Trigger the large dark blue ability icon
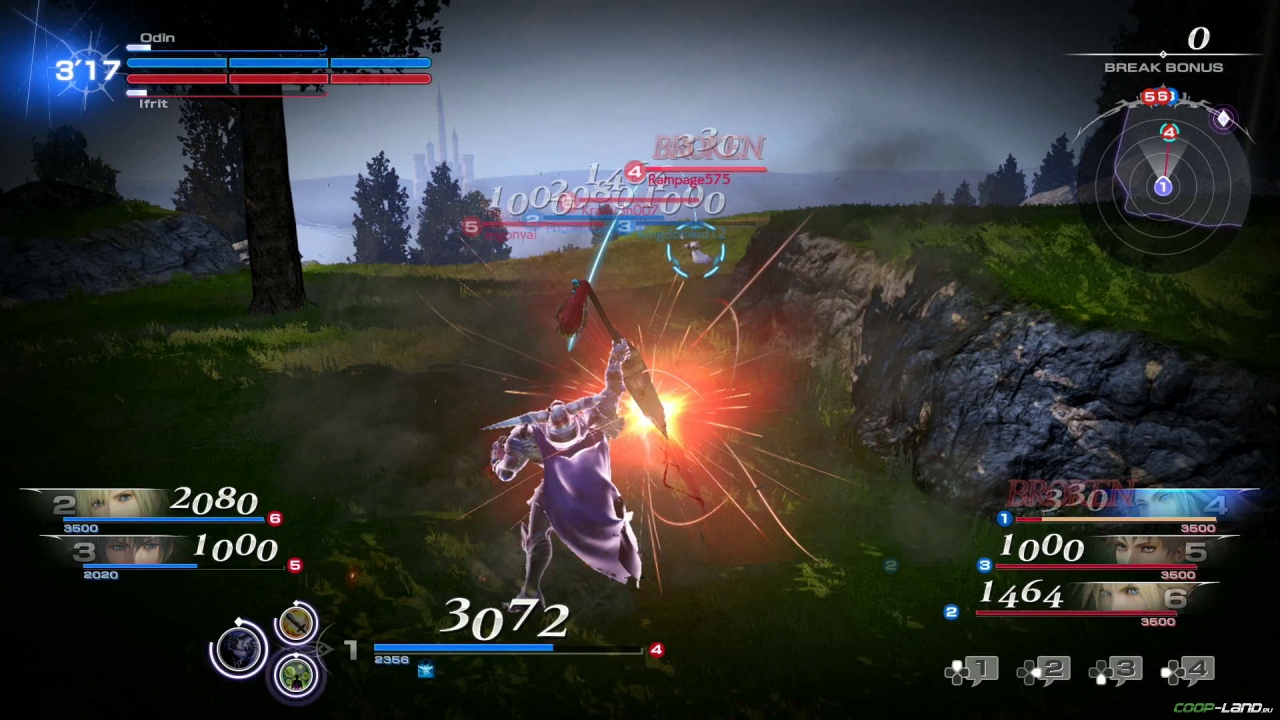Image resolution: width=1280 pixels, height=720 pixels. coord(239,648)
